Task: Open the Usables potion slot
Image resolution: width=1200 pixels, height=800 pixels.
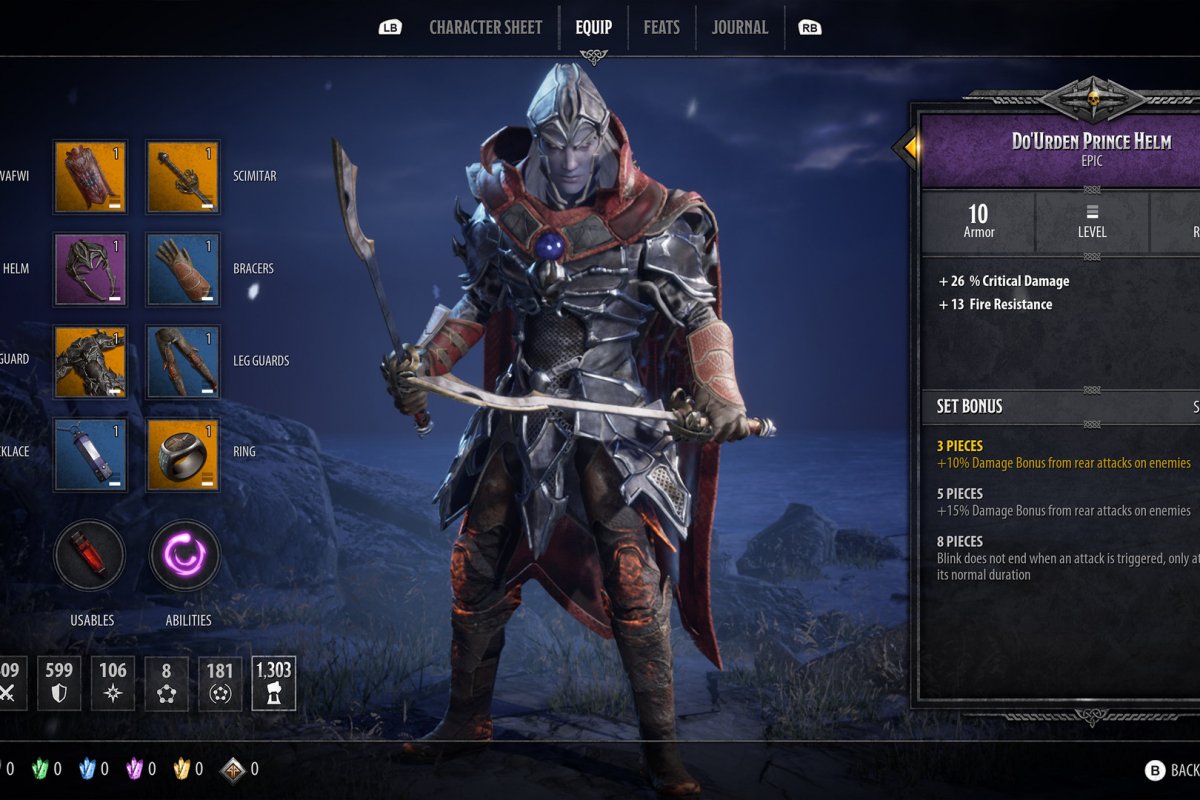Action: (x=90, y=555)
